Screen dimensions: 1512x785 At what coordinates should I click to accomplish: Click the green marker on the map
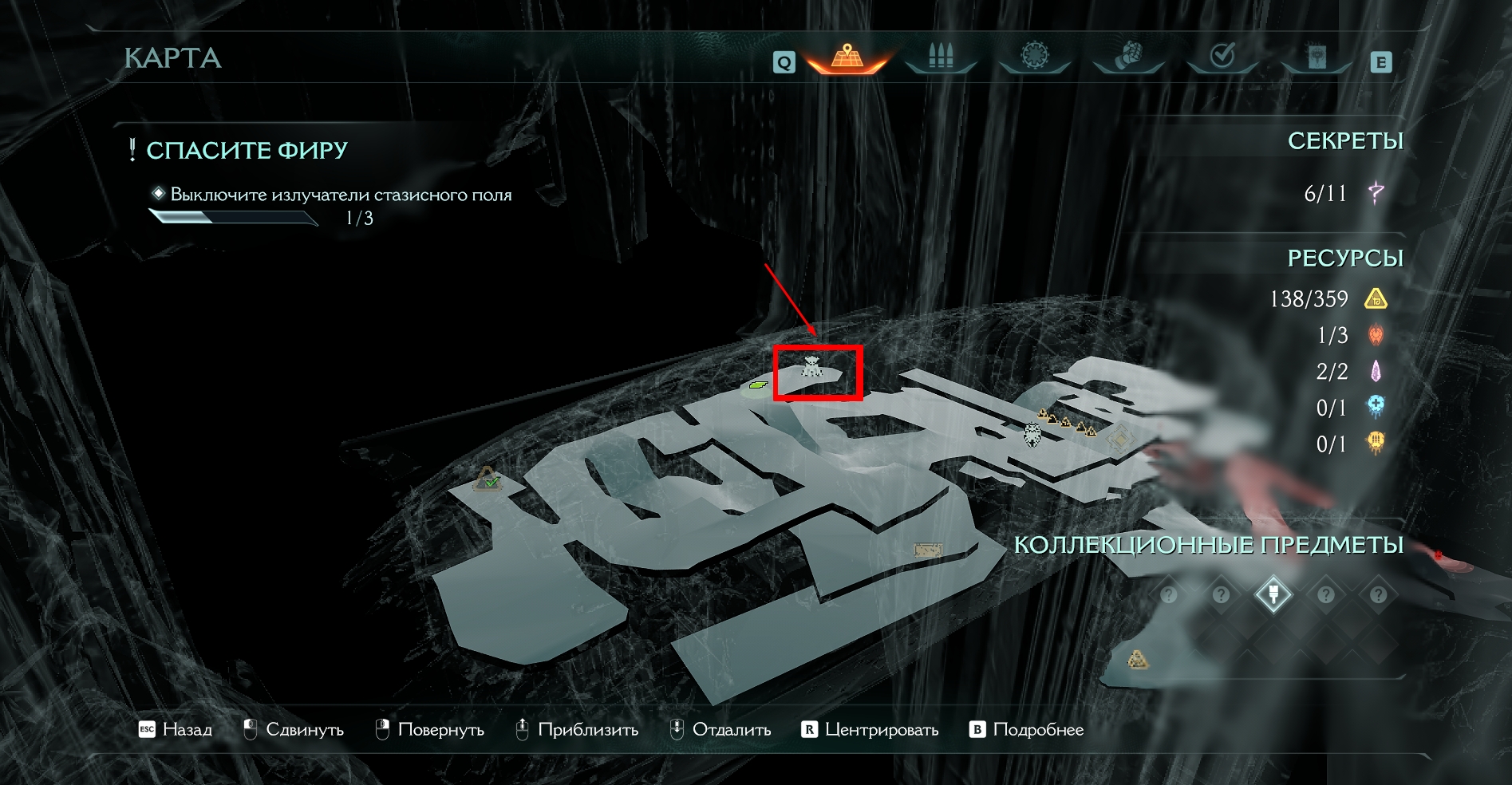point(757,385)
